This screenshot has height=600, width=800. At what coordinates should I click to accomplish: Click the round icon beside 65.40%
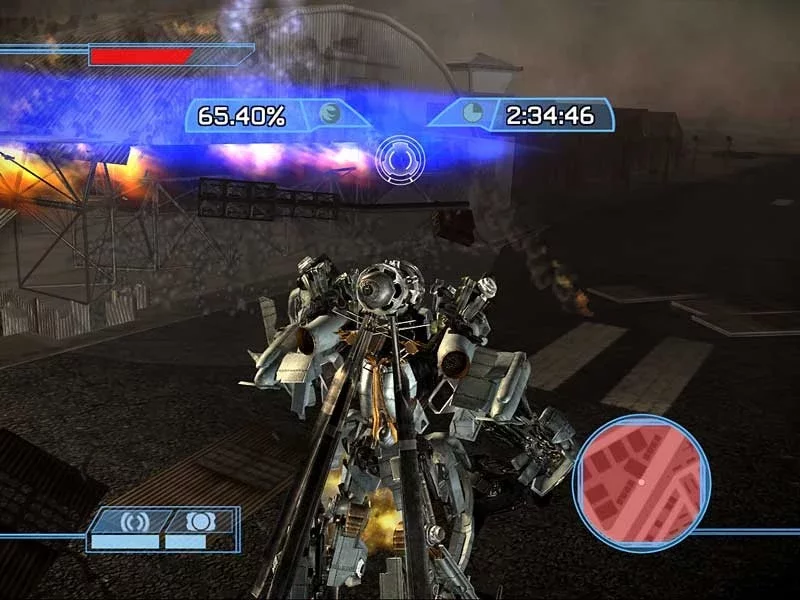coord(330,114)
